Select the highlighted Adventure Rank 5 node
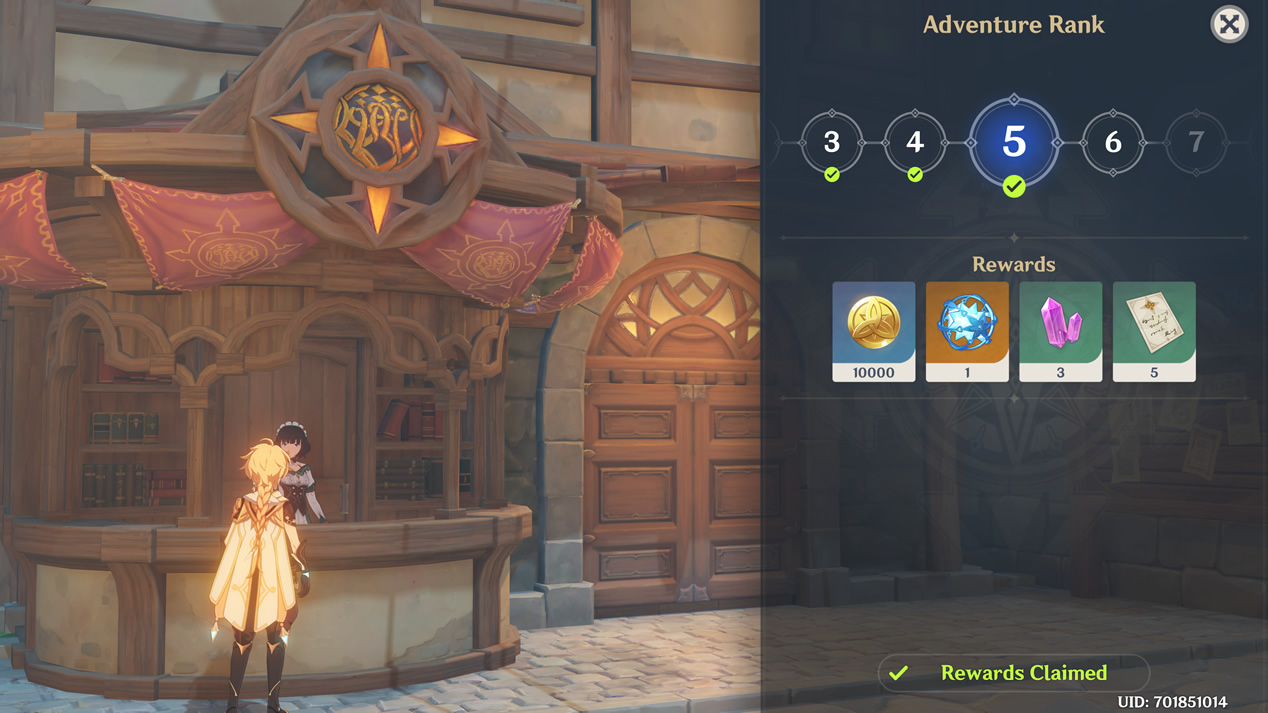Viewport: 1268px width, 713px height. 1013,143
